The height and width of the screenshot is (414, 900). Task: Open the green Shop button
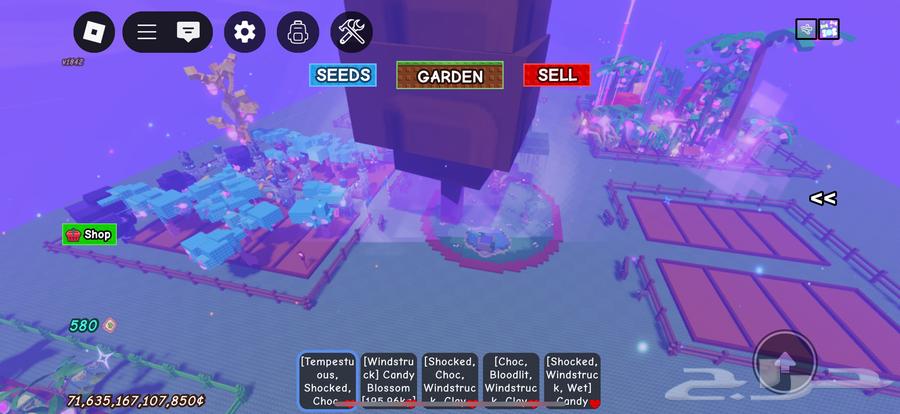[89, 235]
